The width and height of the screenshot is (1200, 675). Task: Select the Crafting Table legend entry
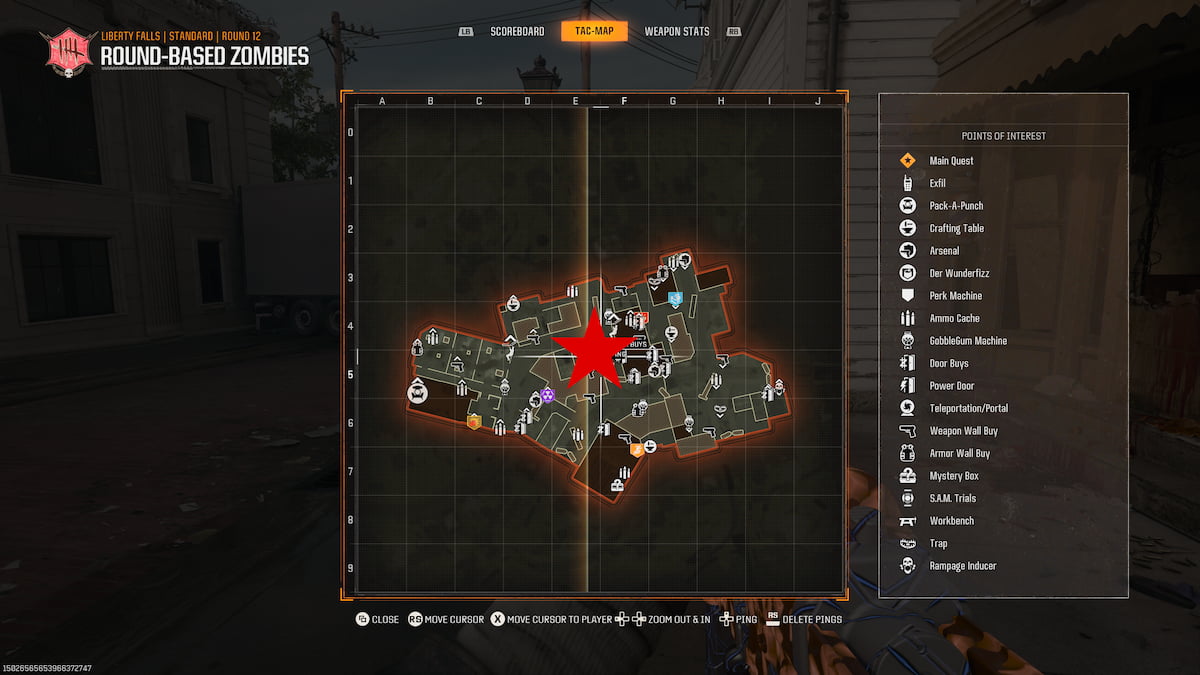click(x=957, y=228)
